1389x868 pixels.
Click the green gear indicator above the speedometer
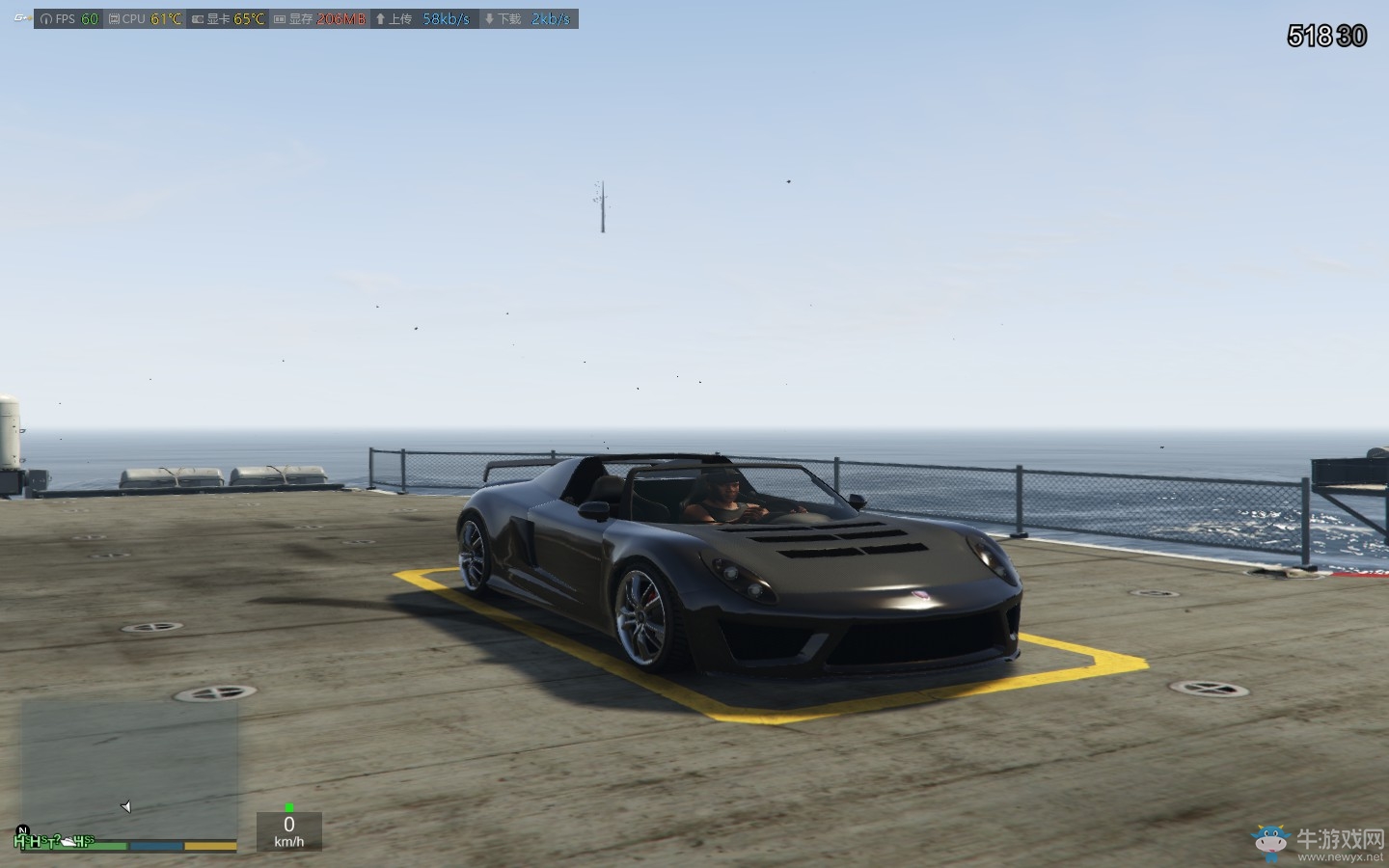288,807
